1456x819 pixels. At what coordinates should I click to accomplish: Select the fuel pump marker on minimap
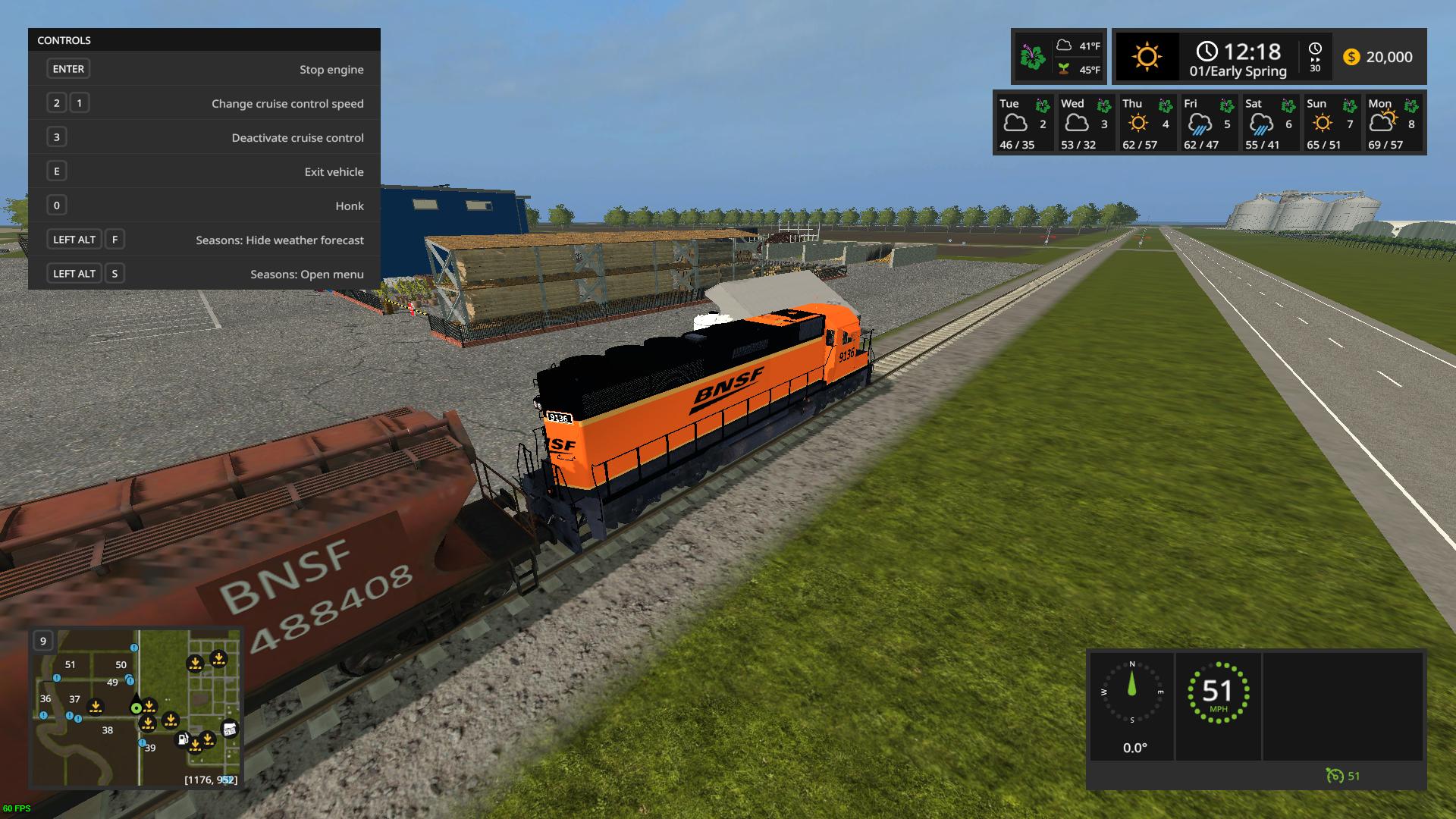(183, 739)
